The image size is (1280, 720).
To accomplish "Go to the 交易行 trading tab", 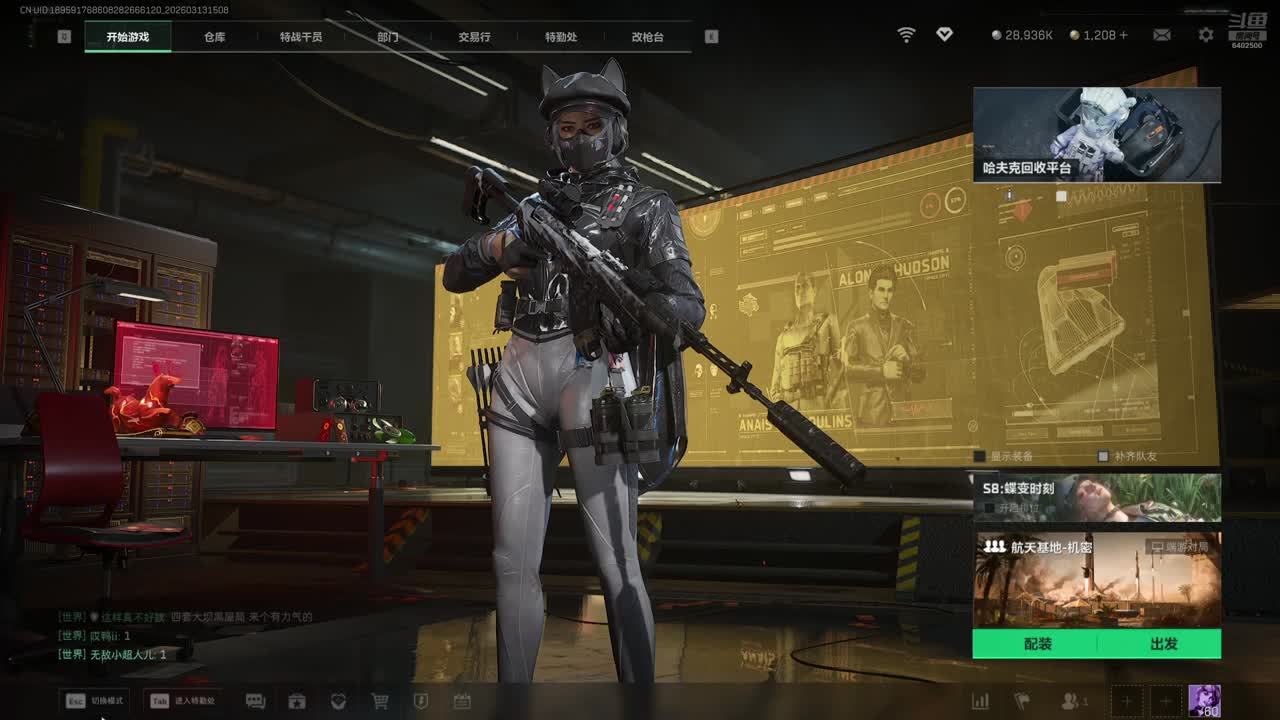I will [474, 37].
